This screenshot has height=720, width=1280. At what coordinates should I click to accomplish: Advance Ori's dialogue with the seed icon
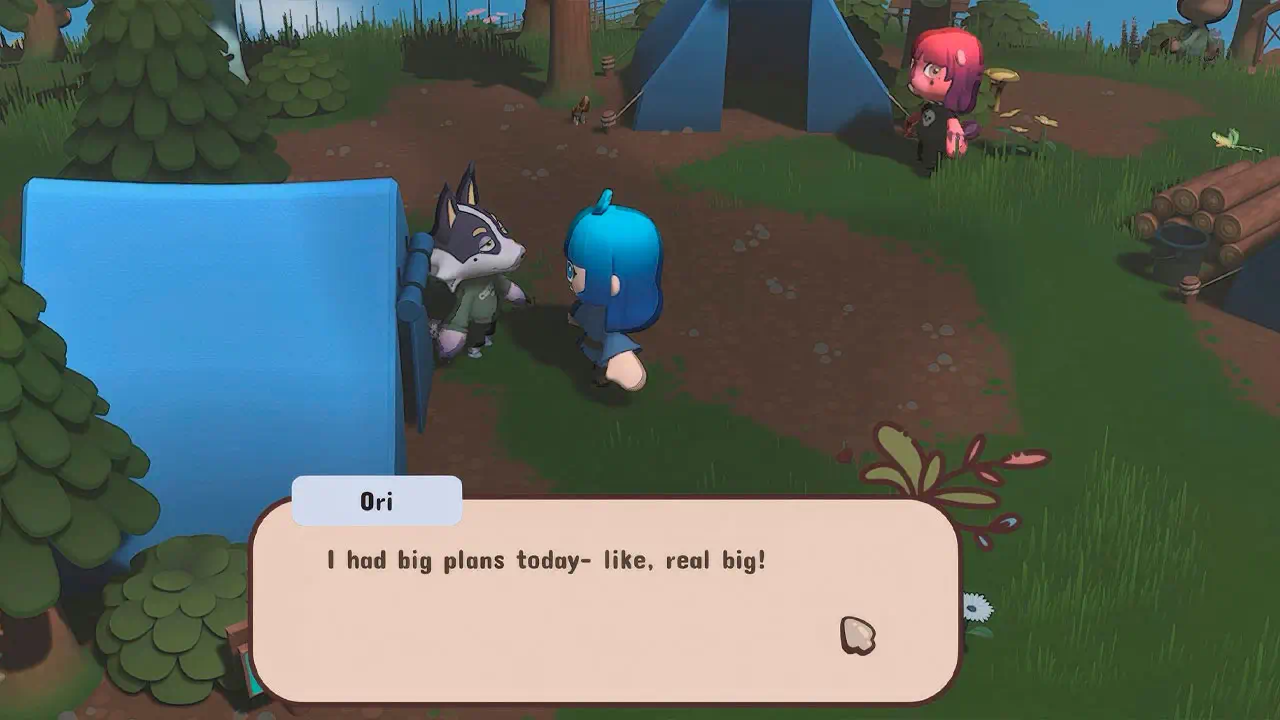coord(857,636)
